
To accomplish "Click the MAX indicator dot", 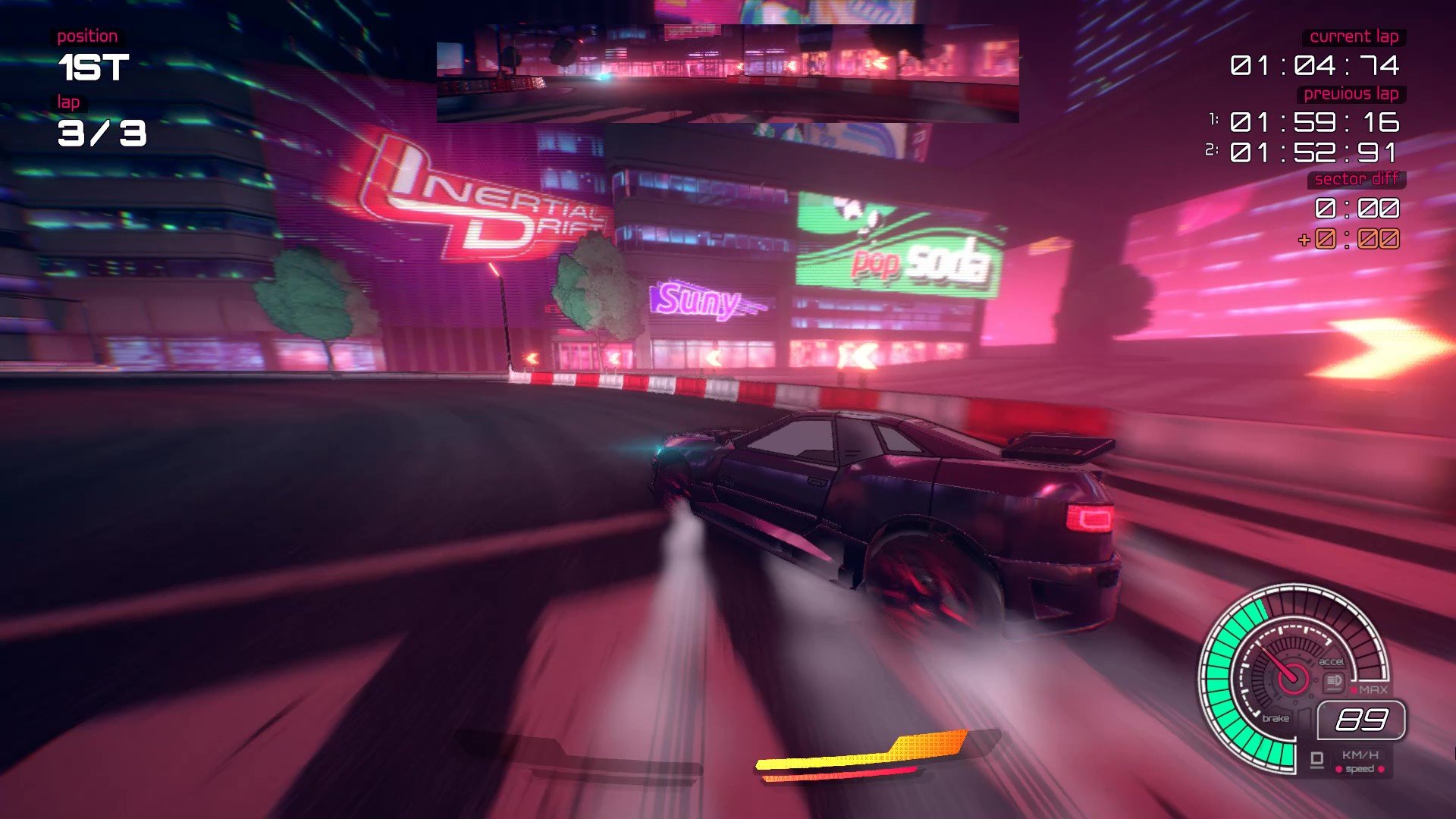I will pos(1354,690).
